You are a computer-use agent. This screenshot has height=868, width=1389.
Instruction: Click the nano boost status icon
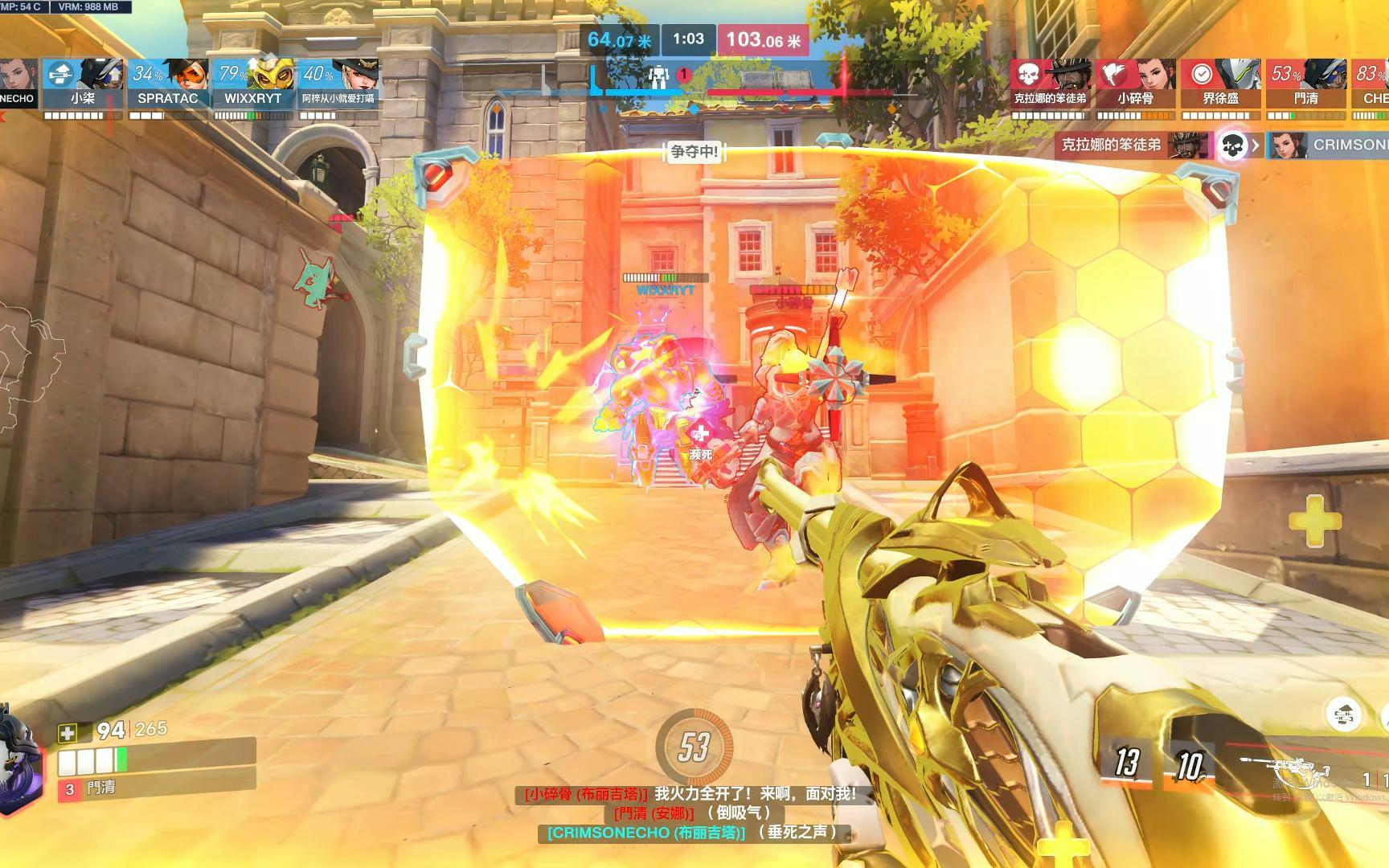pyautogui.click(x=1344, y=714)
